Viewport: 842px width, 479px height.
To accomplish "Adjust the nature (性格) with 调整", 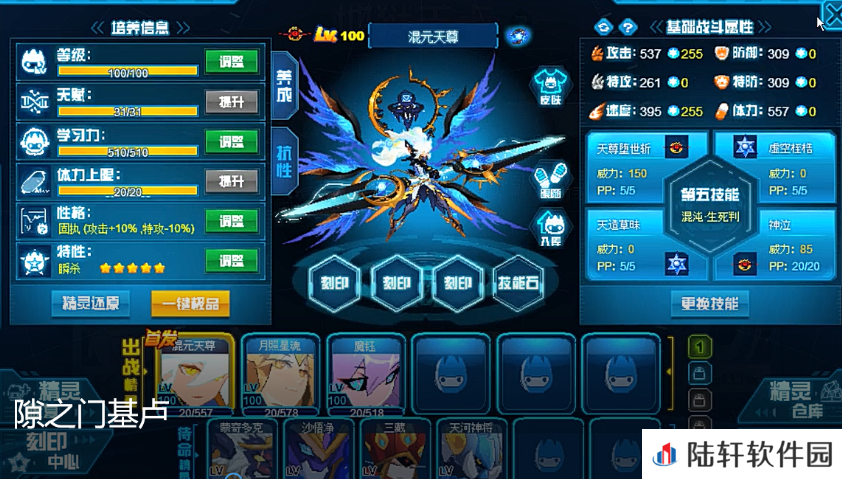I will tap(231, 220).
